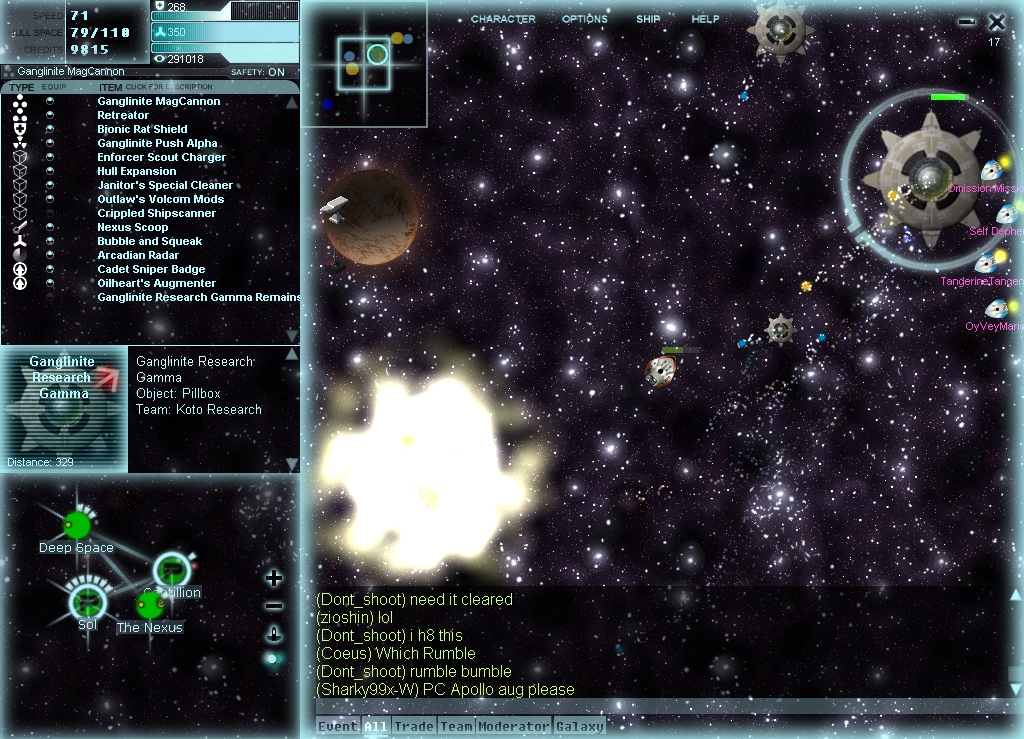This screenshot has height=739, width=1024.
Task: Zoom out the galaxy map
Action: pos(274,606)
